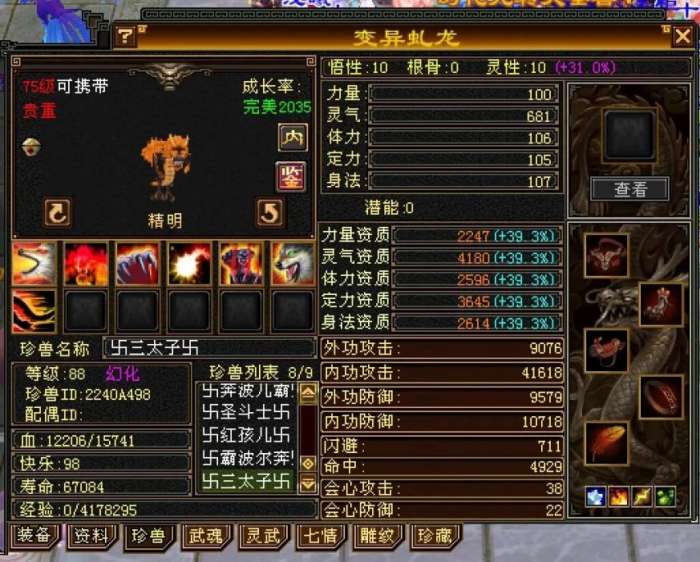Rotate the pet model with the right arrow
700x562 pixels.
click(x=270, y=212)
